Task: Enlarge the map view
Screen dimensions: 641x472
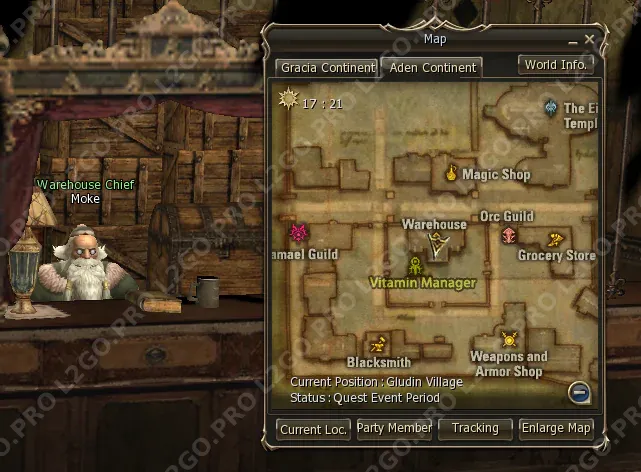Action: tap(556, 428)
